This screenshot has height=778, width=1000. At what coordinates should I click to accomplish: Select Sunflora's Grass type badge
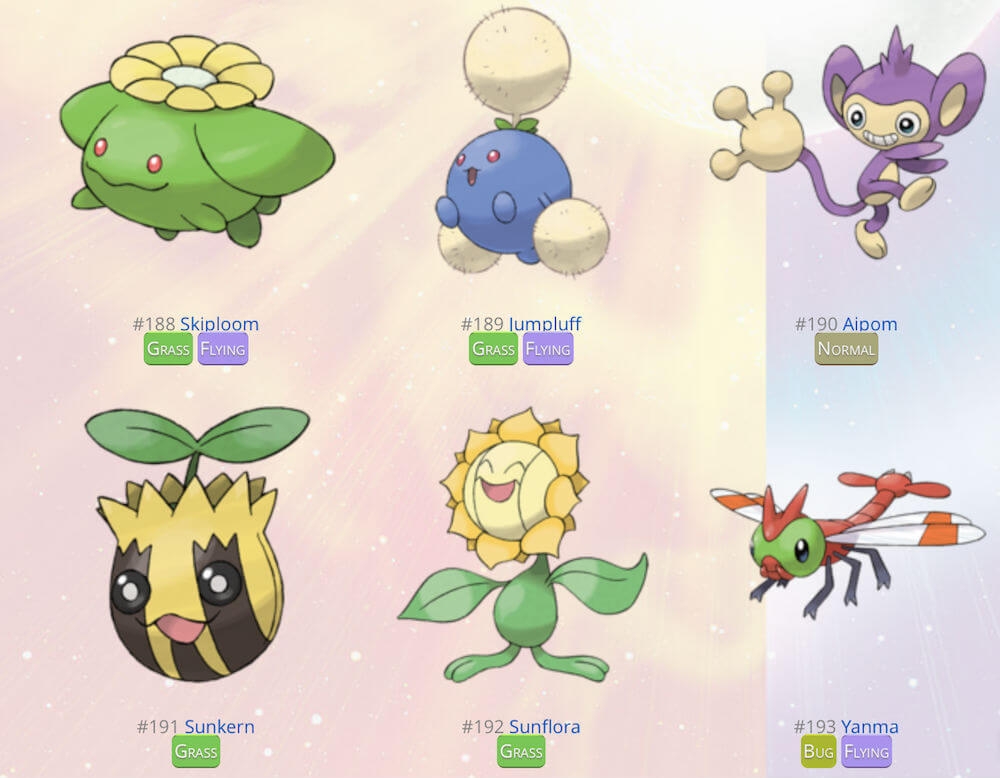521,751
